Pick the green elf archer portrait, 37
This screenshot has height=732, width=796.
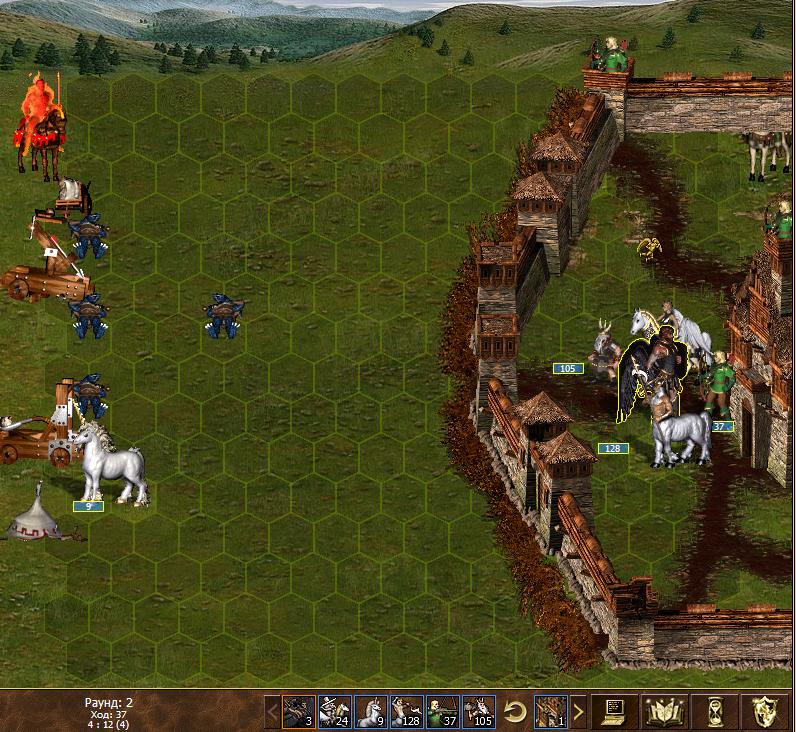click(x=442, y=712)
